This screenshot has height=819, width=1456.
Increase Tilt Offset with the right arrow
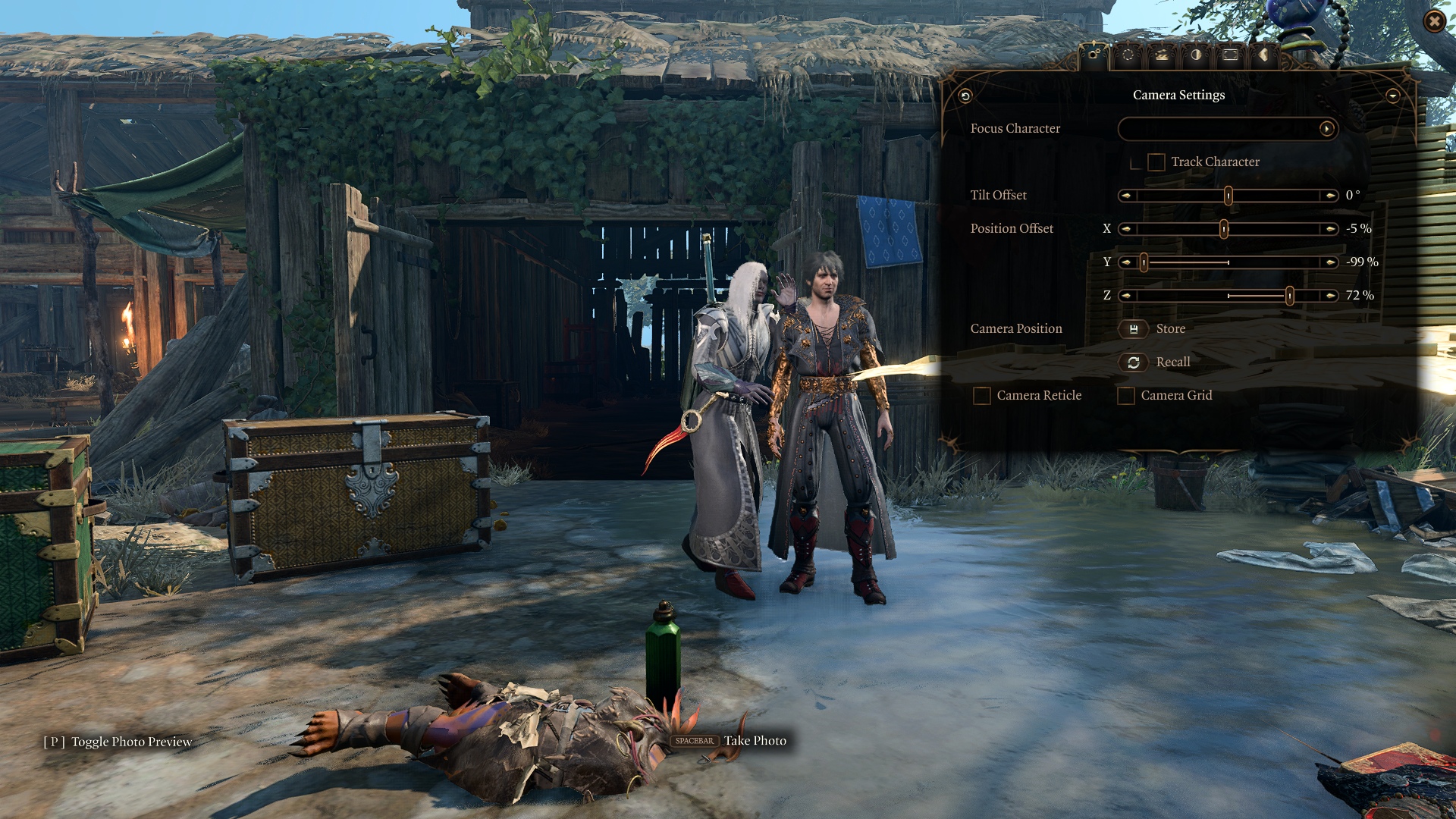pos(1330,196)
